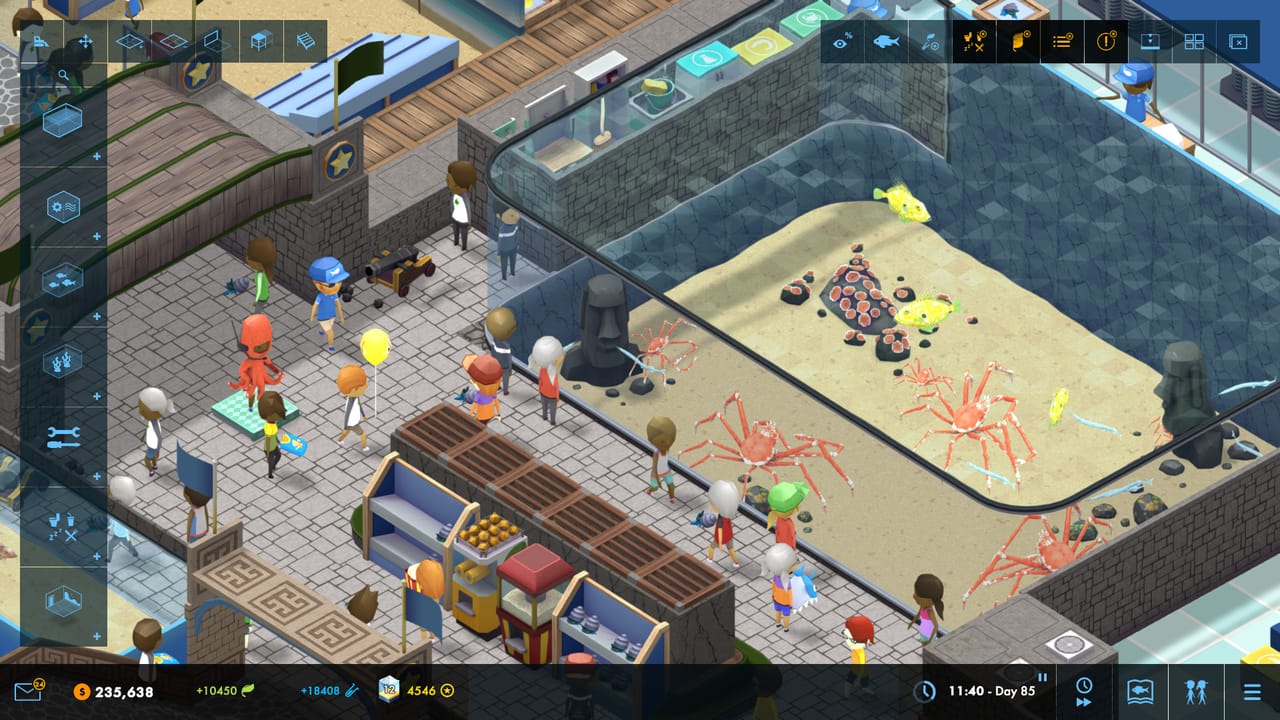Open the animal guidebook icon at bottom right
1280x720 pixels.
[1140, 690]
